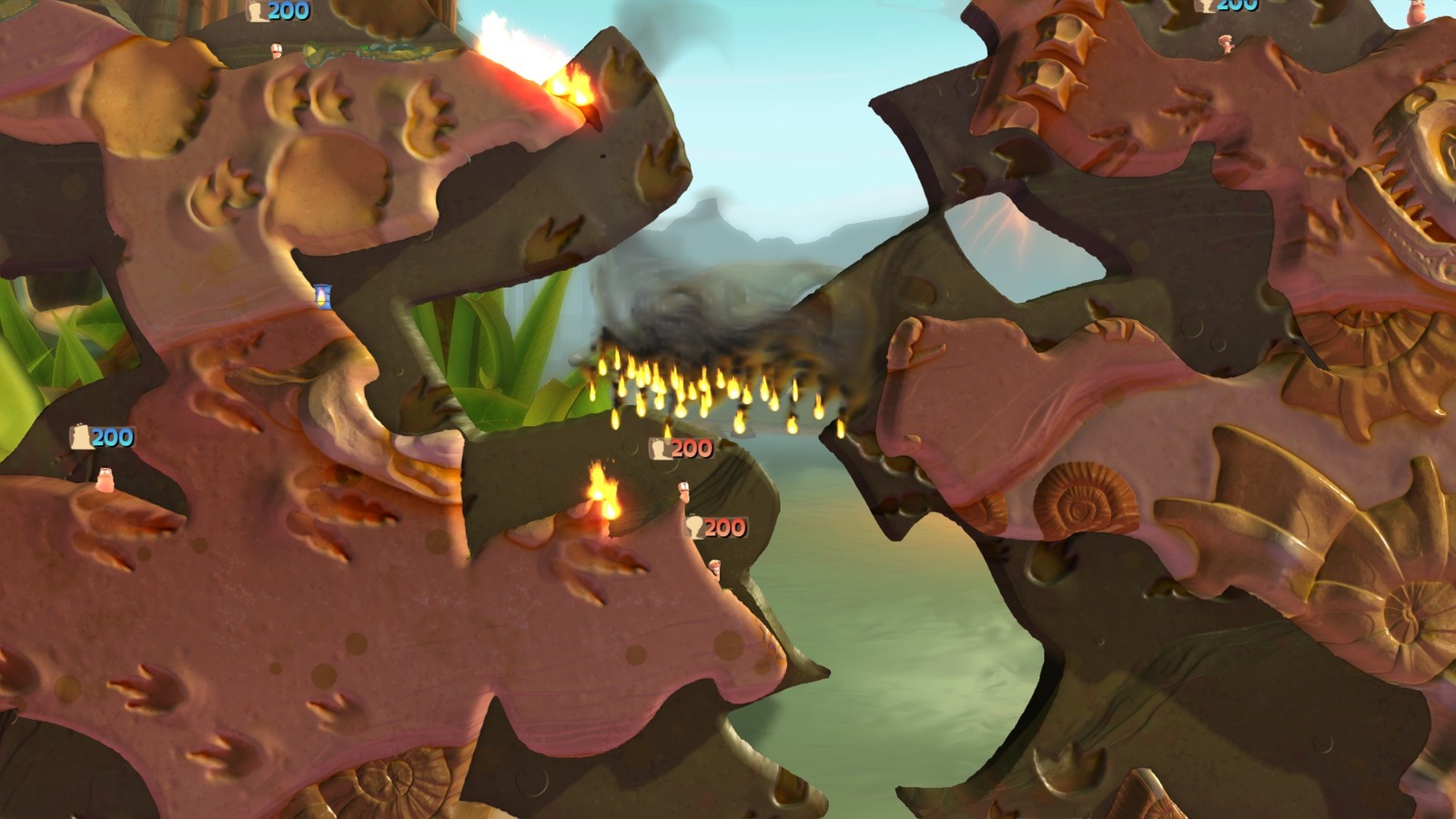Toggle the blue gem pickup on the left rock
The height and width of the screenshot is (819, 1456).
[322, 295]
